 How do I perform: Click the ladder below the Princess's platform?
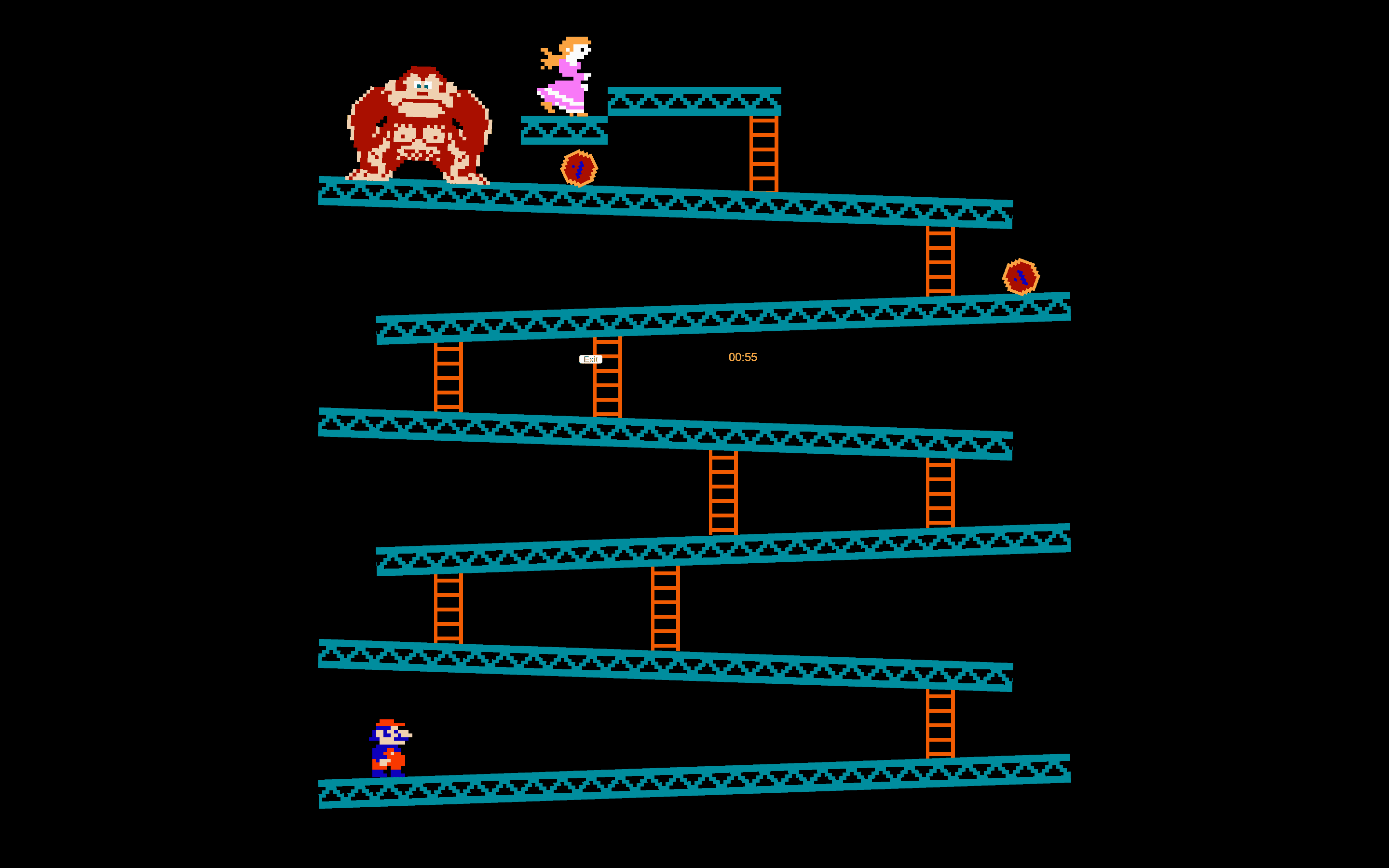[763, 155]
